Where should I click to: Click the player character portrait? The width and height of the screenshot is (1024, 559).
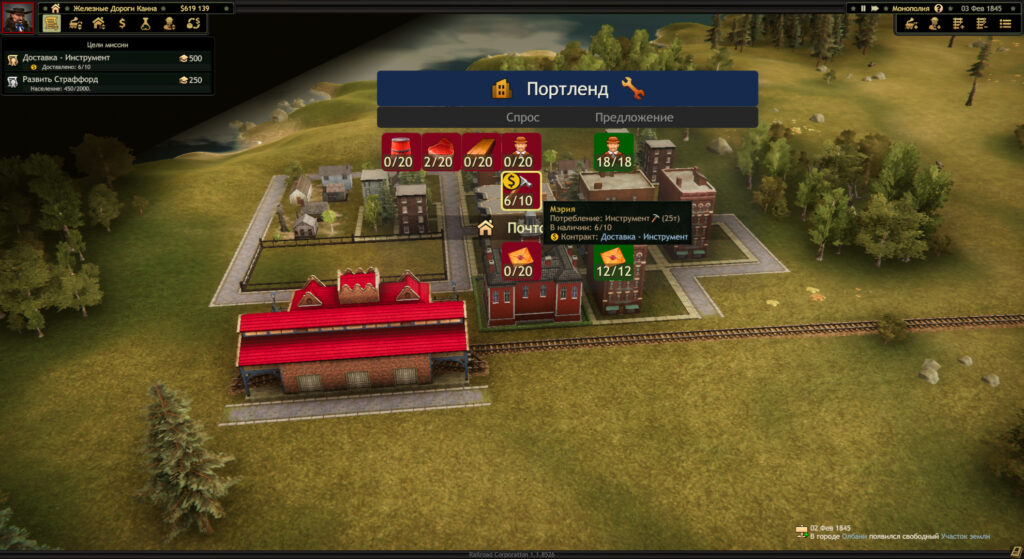(18, 18)
